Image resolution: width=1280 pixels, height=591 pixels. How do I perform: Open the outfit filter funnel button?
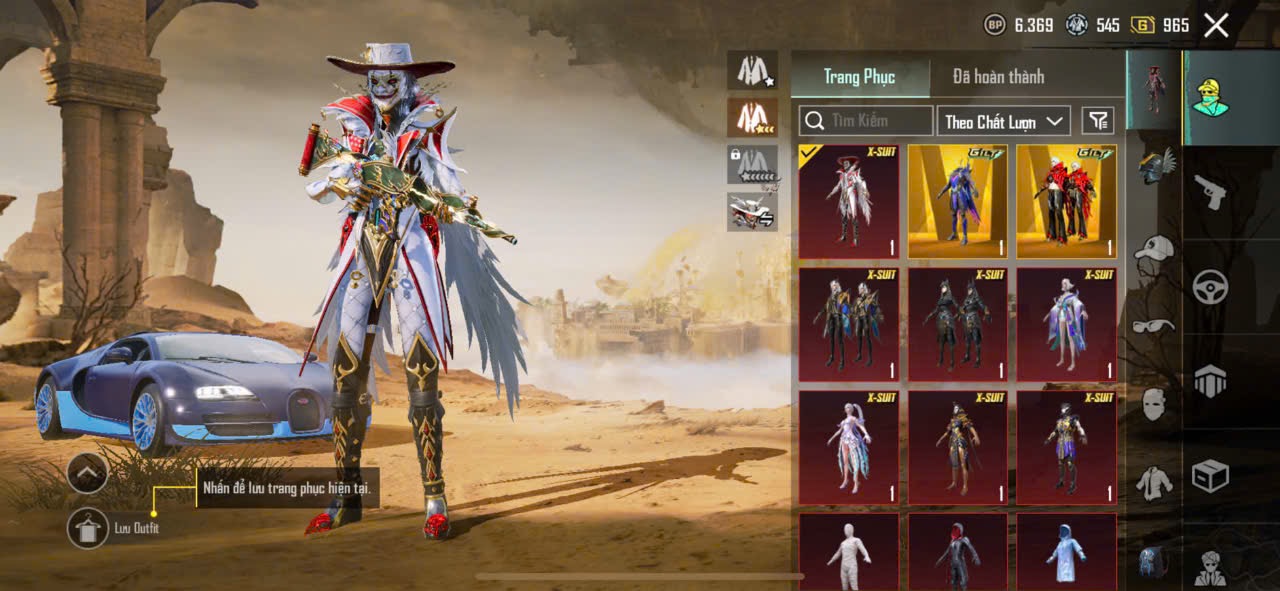tap(1098, 121)
